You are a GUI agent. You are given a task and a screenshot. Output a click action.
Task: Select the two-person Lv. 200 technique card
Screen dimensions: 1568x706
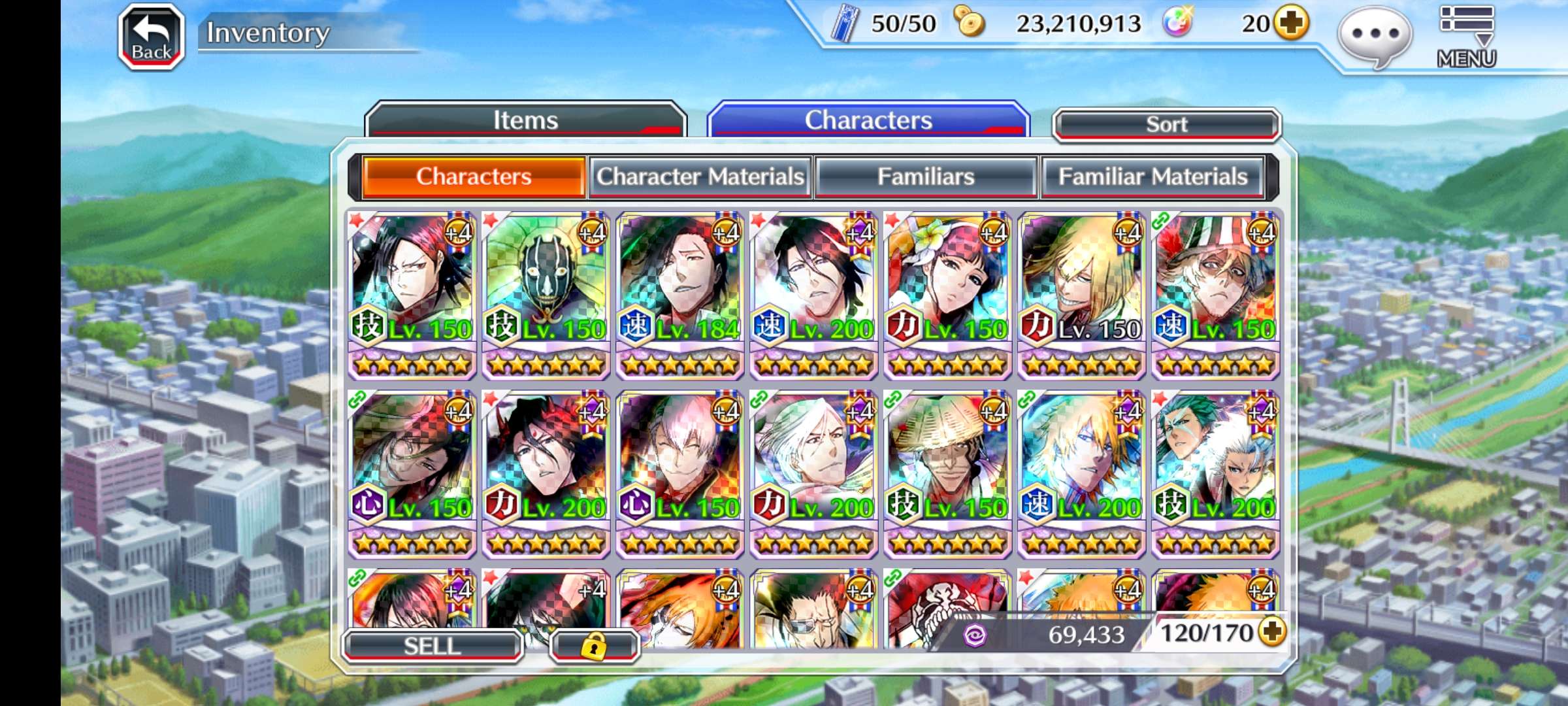click(1215, 473)
